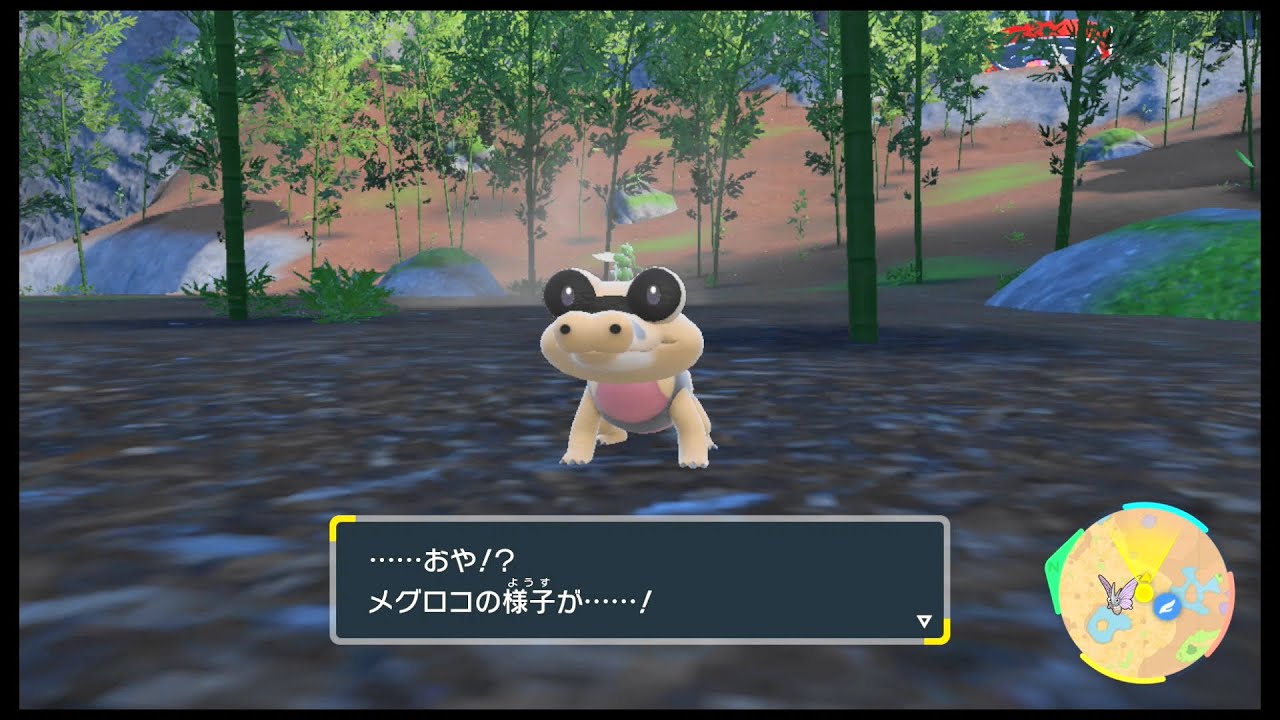Click the Venomoth icon on the minimap
The height and width of the screenshot is (720, 1280).
[1117, 599]
